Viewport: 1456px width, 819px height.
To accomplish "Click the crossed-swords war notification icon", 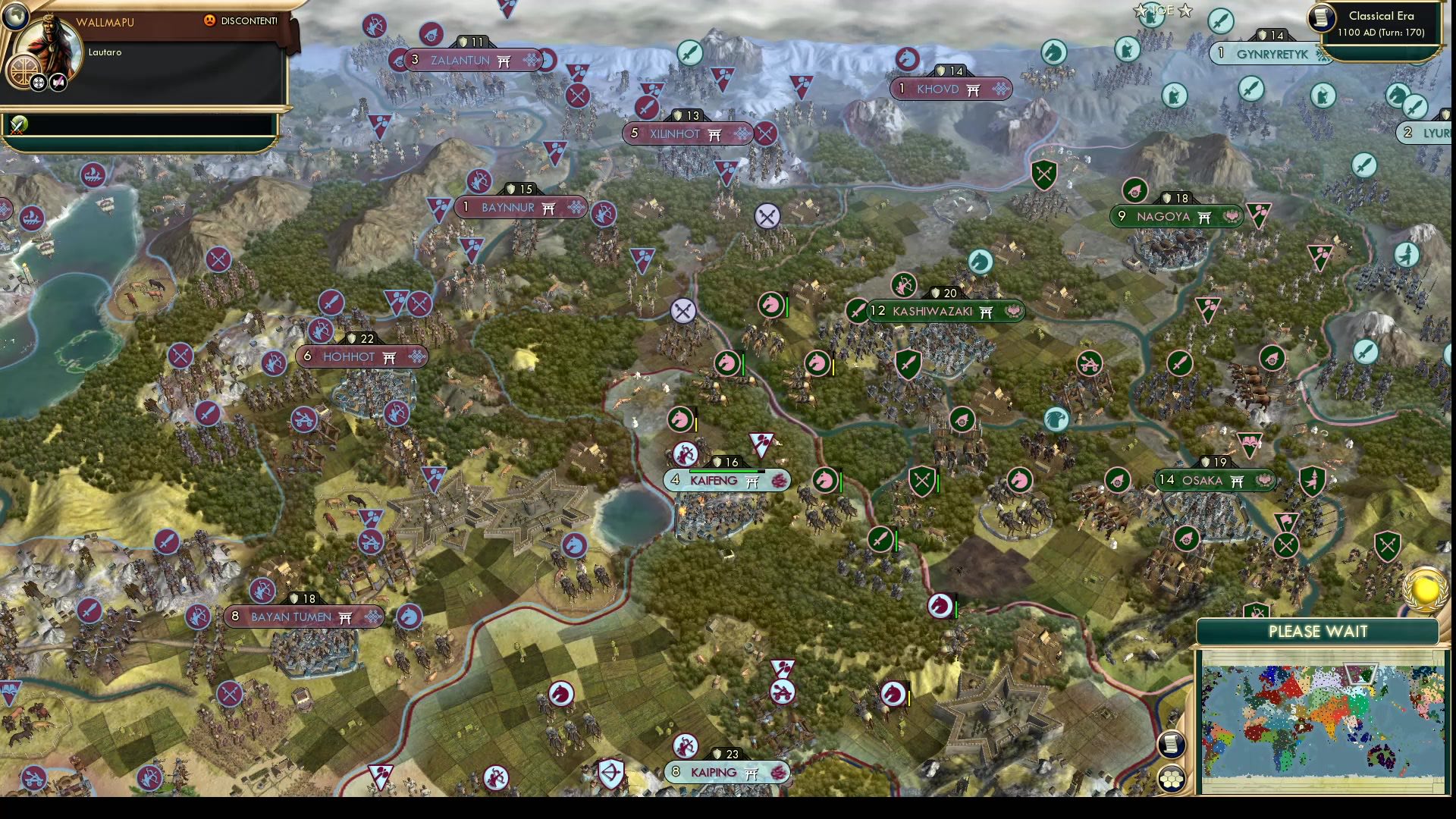I will click(17, 125).
